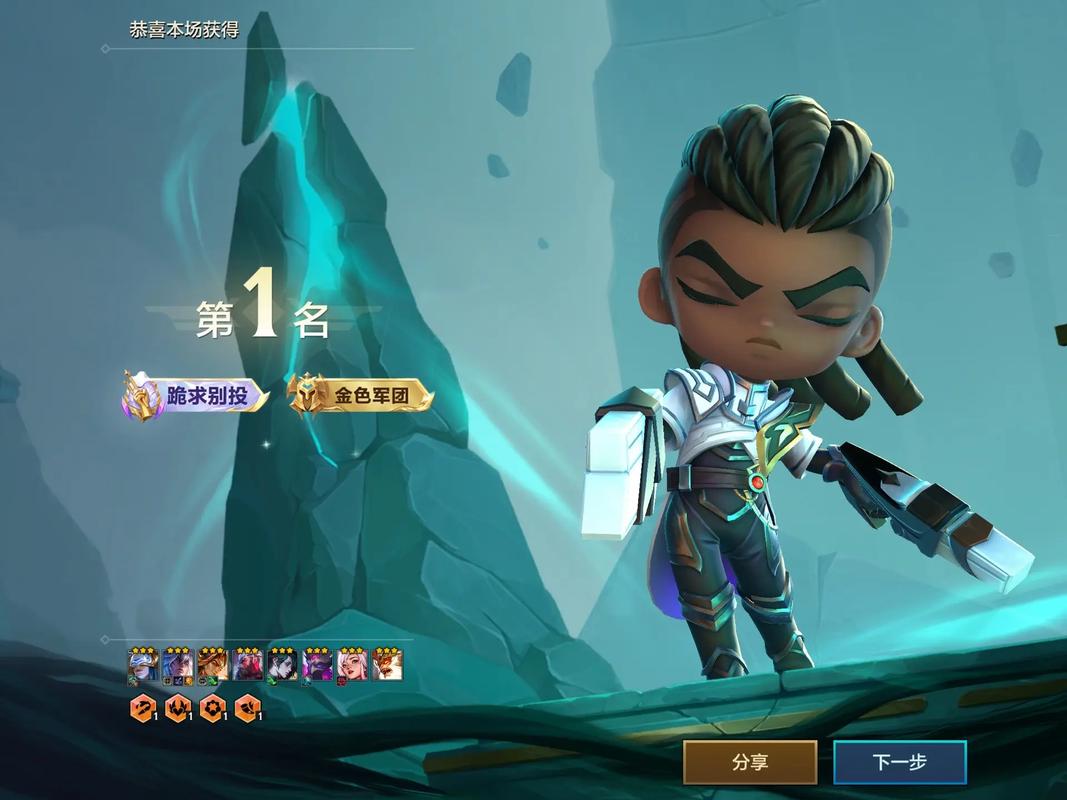Inspect the purple masked champion portrait
The height and width of the screenshot is (800, 1067).
(317, 664)
